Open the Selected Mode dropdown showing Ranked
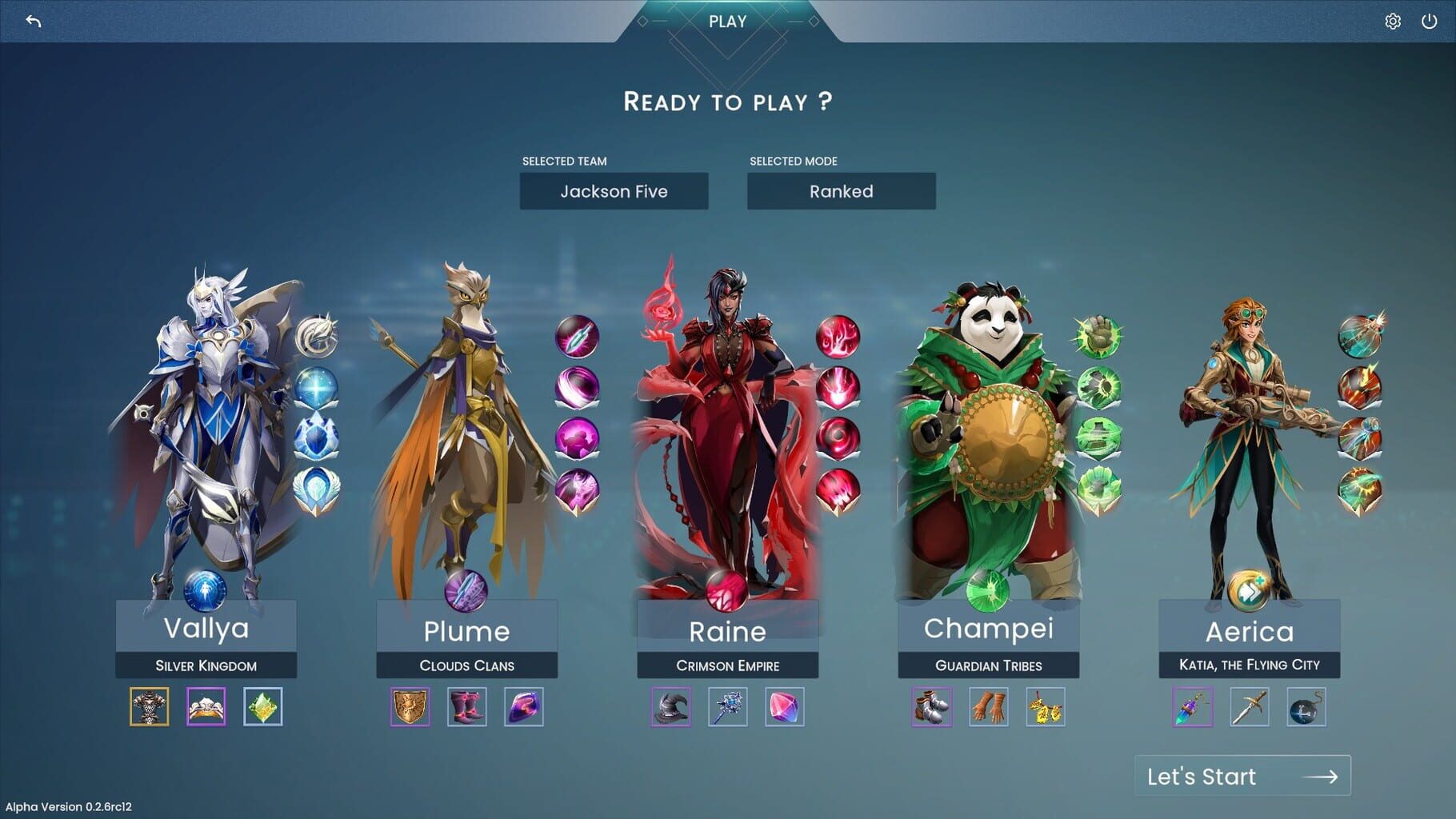1456x819 pixels. (x=840, y=191)
